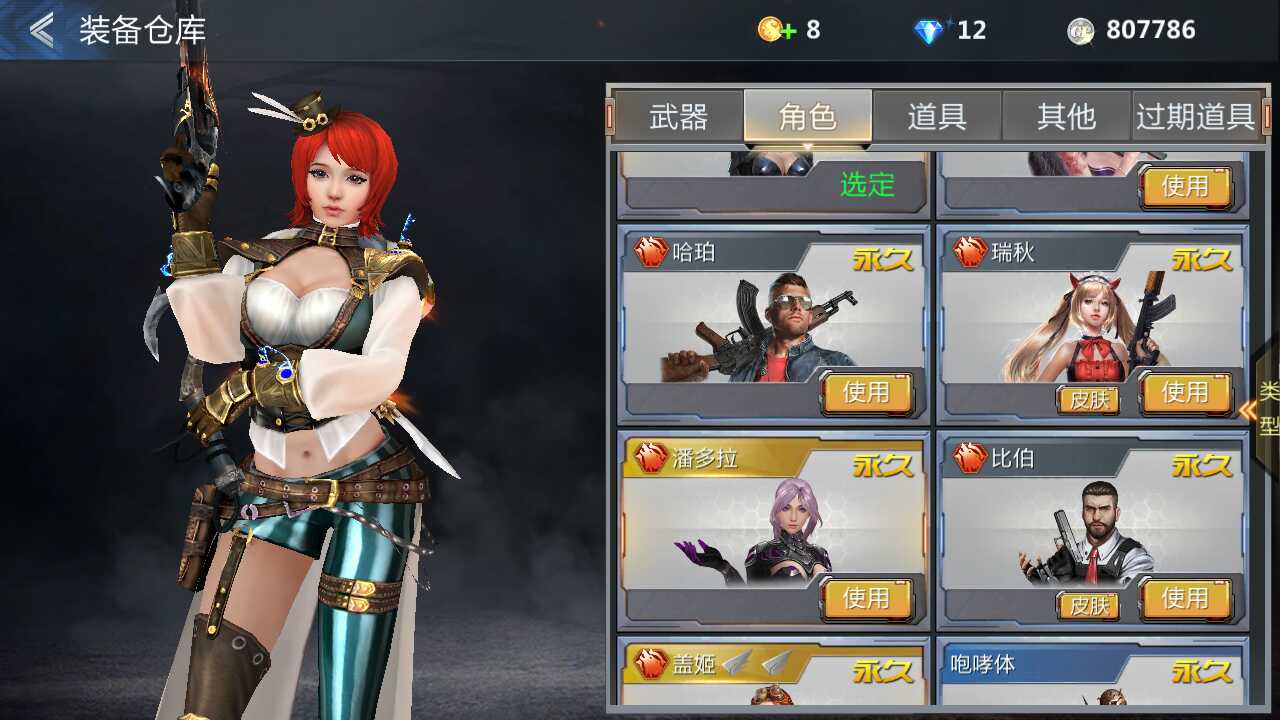Image resolution: width=1280 pixels, height=720 pixels.
Task: Open the 道具 tab
Action: coord(938,117)
